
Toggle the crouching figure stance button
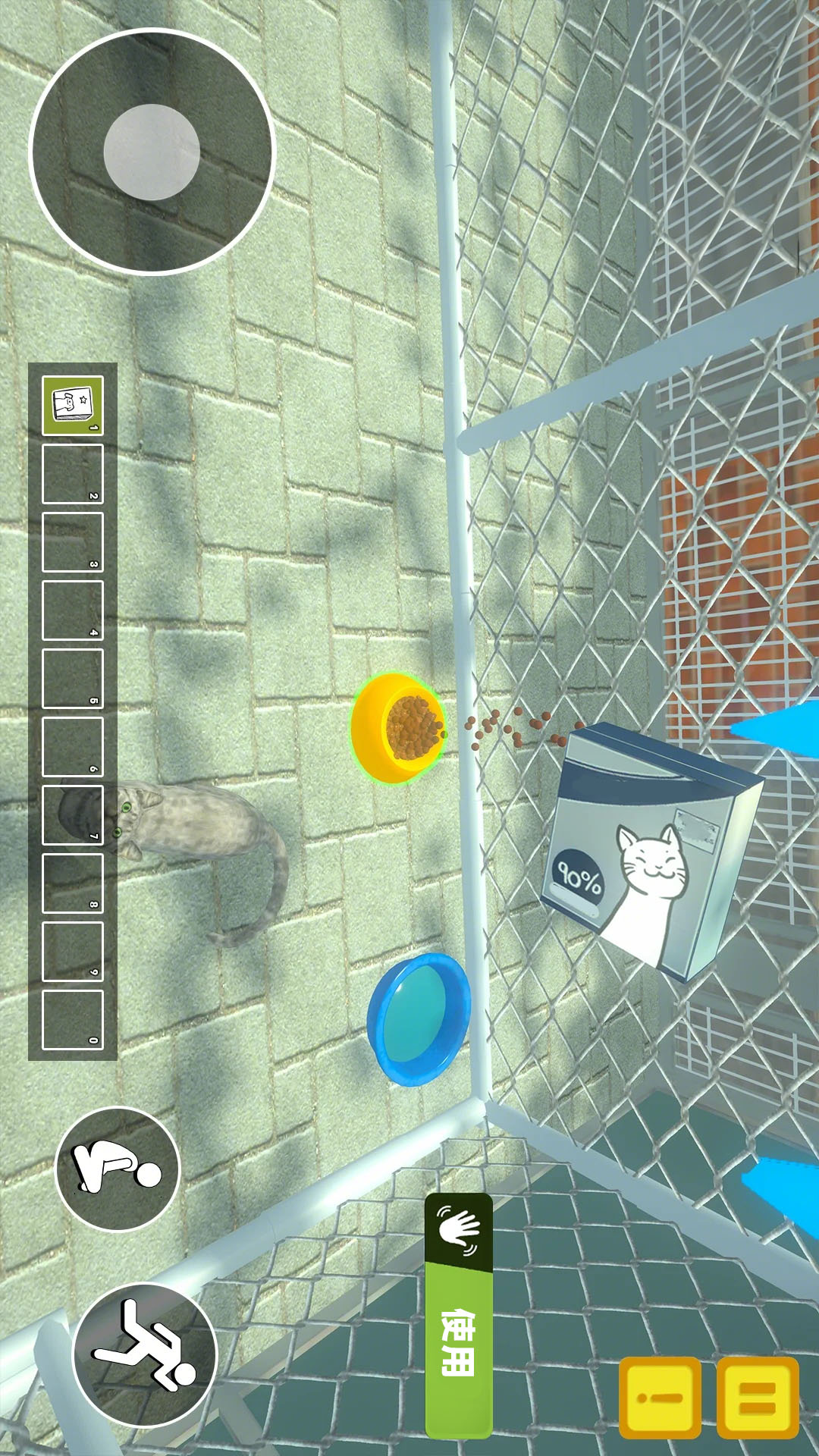118,1169
